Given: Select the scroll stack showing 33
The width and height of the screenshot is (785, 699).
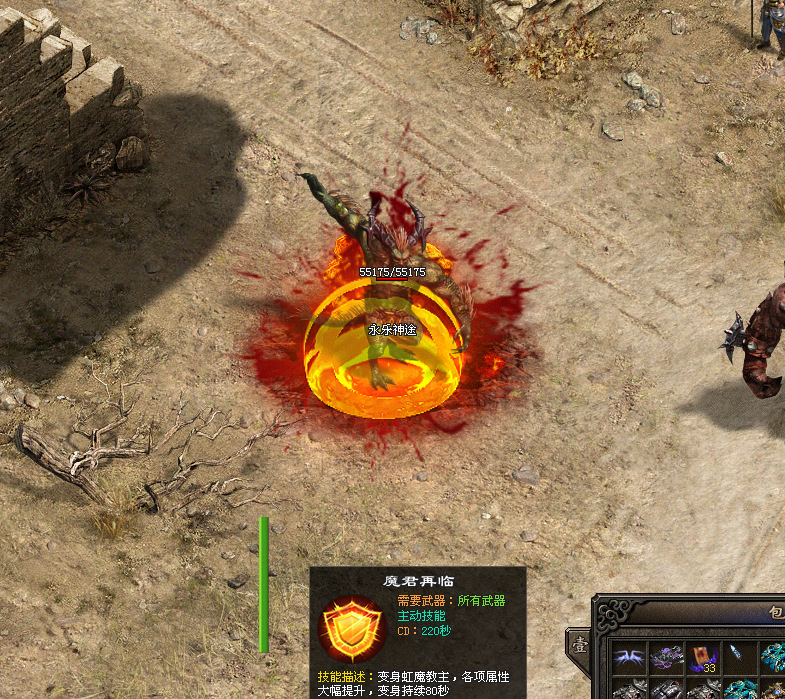Looking at the screenshot, I should (x=704, y=658).
